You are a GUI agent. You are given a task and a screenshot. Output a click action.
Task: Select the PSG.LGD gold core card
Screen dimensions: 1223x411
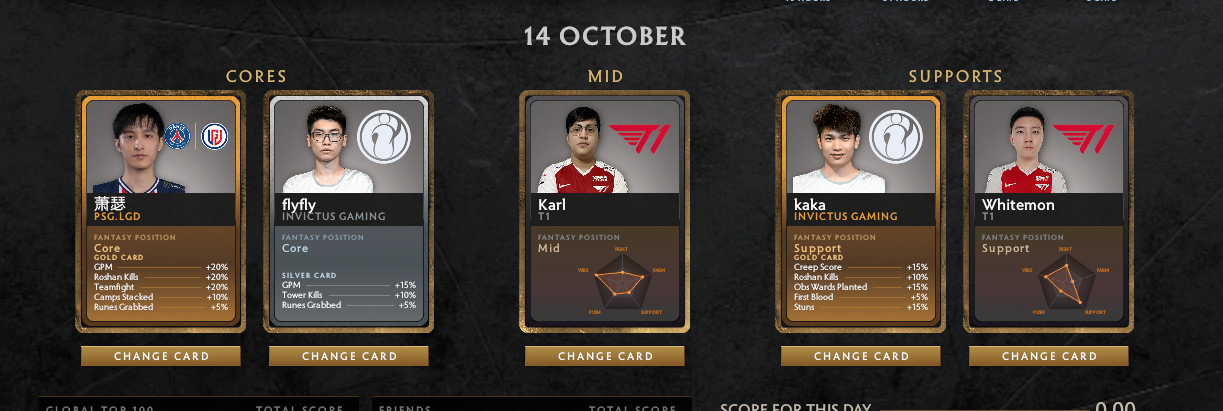click(x=161, y=212)
